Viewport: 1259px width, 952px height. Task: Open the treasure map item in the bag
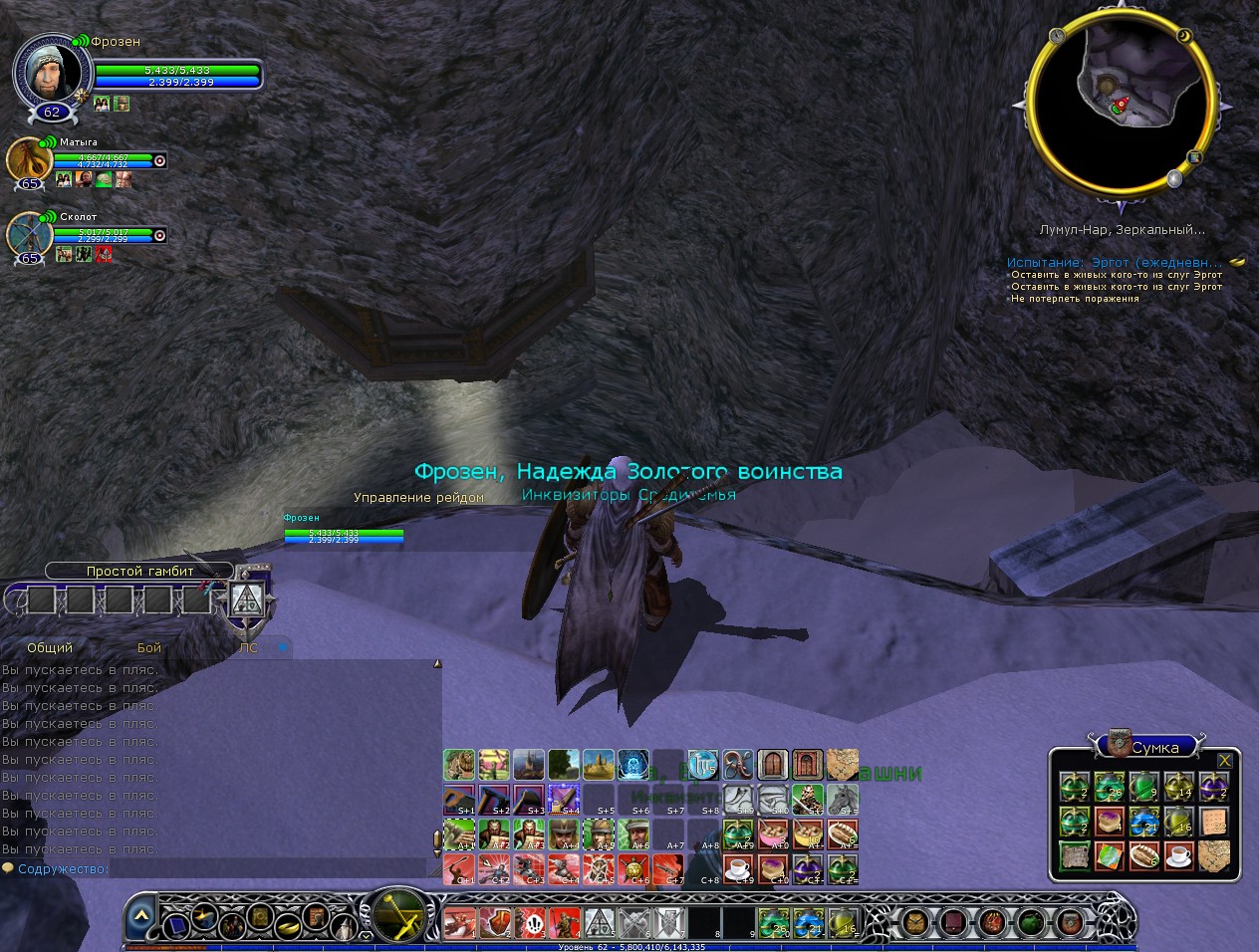[x=1212, y=855]
